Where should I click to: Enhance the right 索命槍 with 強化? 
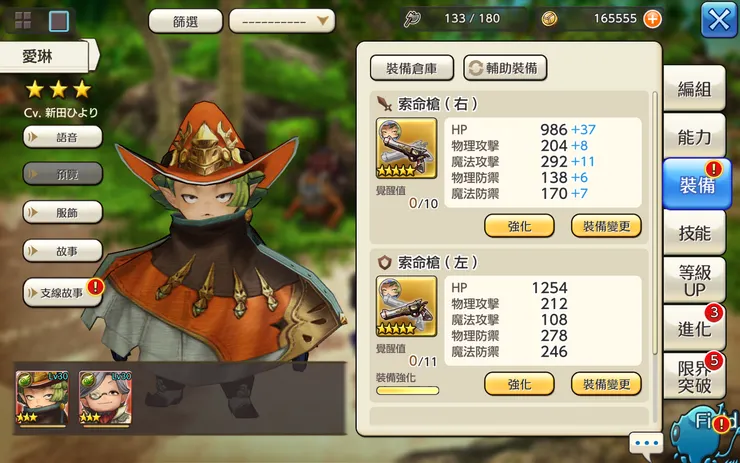tap(519, 225)
